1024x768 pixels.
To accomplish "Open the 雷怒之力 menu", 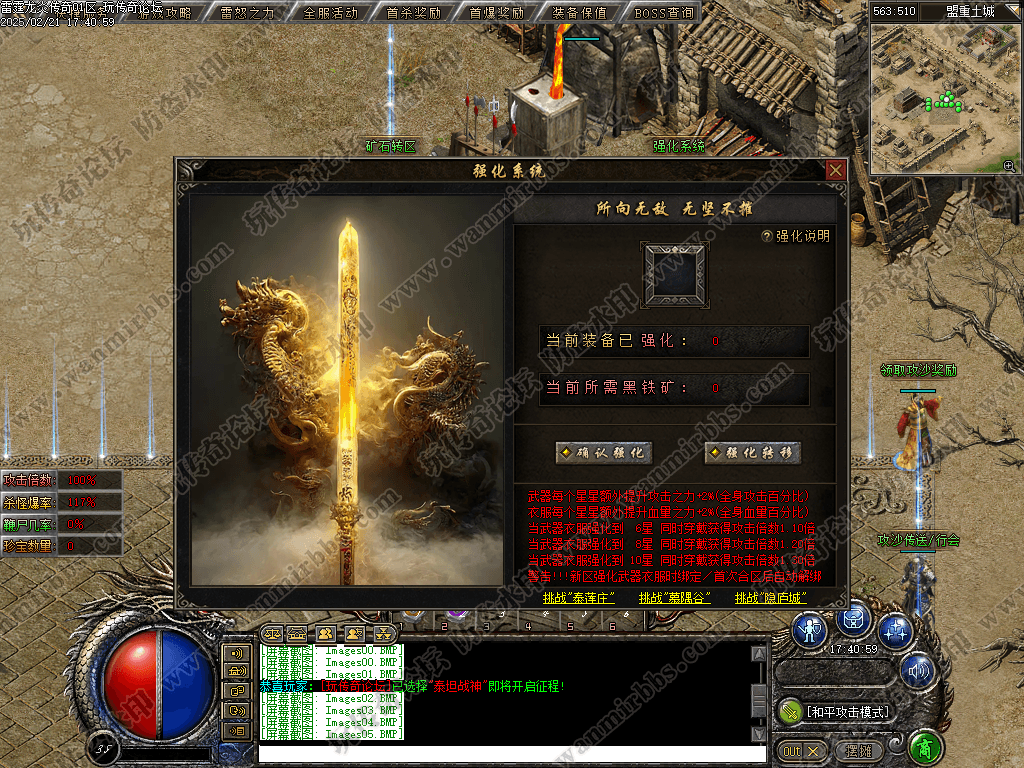I will point(247,13).
